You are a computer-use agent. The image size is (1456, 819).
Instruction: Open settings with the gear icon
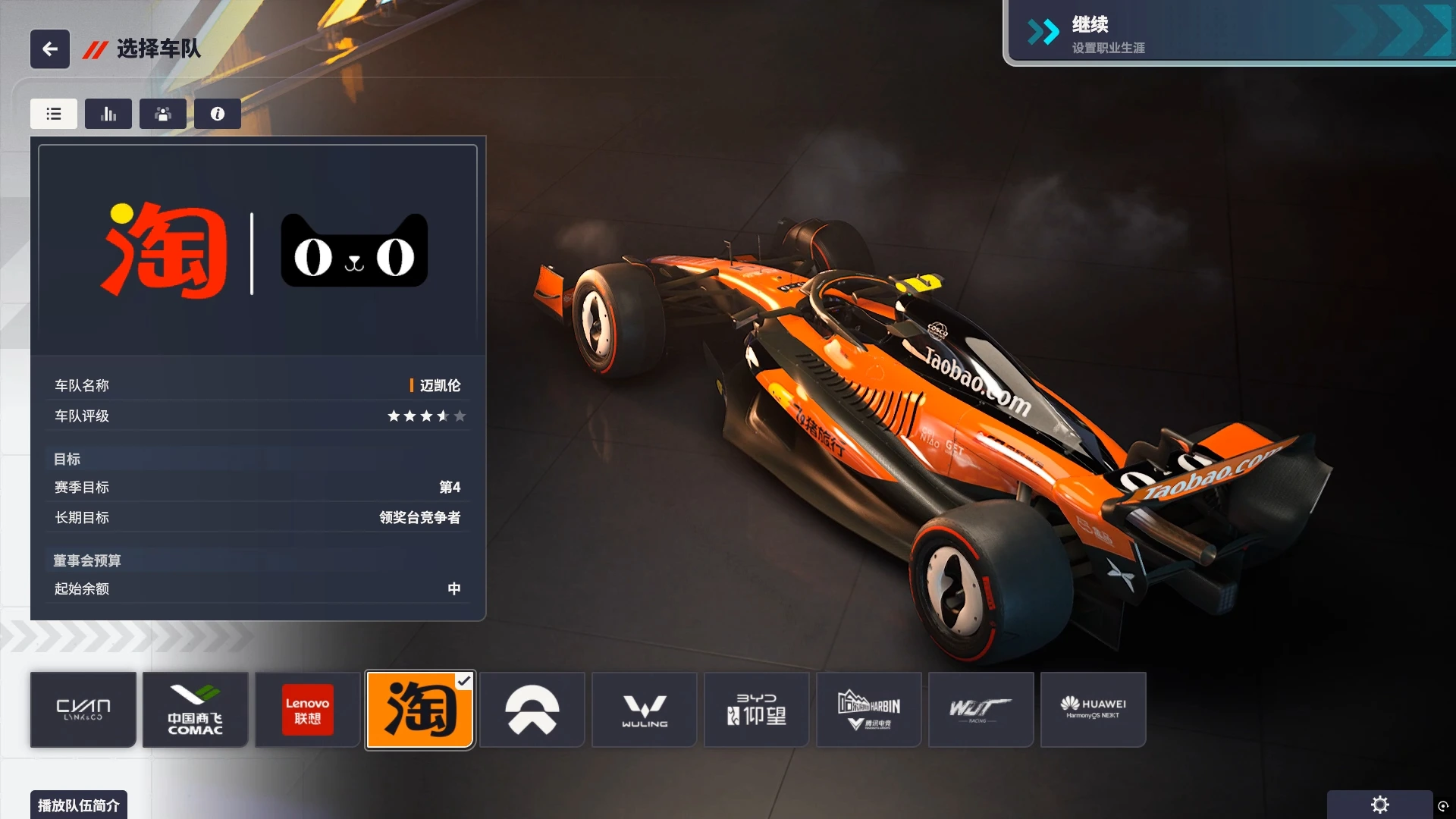tap(1380, 805)
